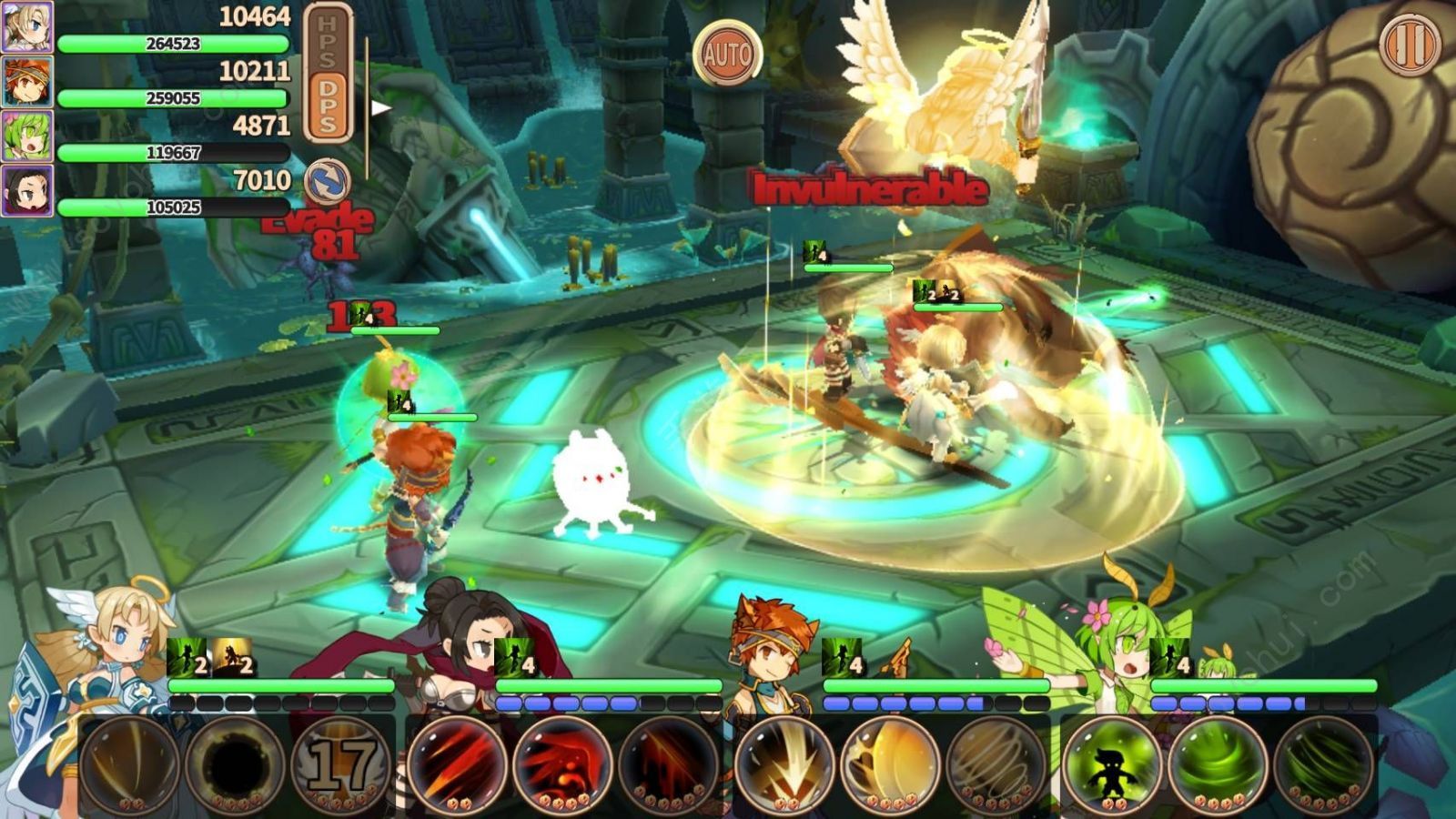
Task: Use the ninja's first red slash skill
Action: point(457,764)
